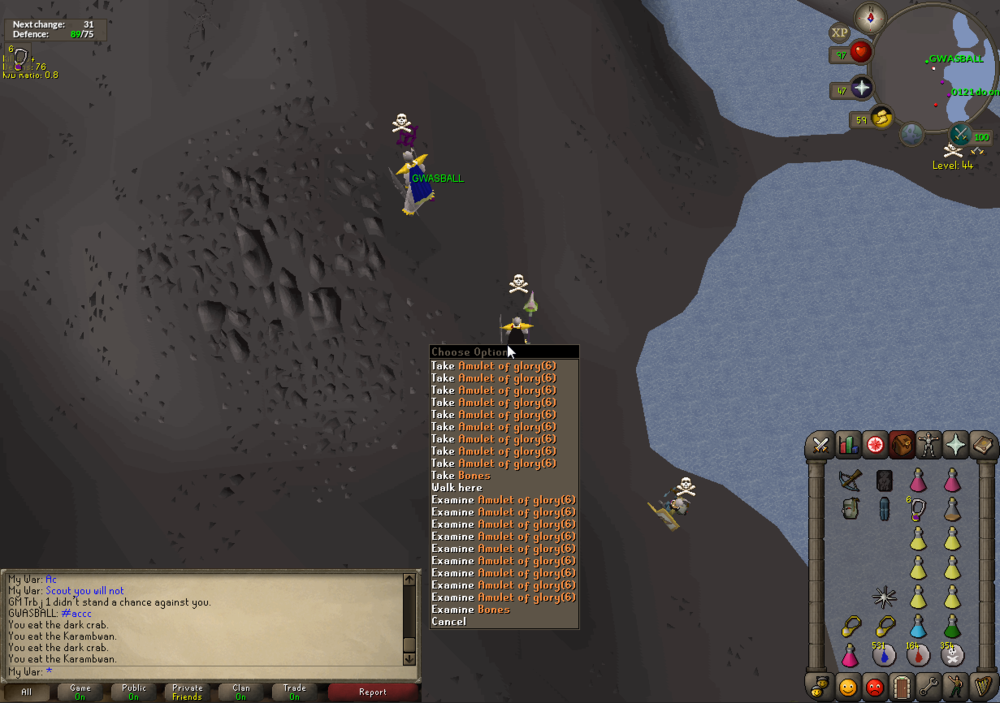Open the wrench Settings tab
The height and width of the screenshot is (703, 1000).
tap(929, 687)
